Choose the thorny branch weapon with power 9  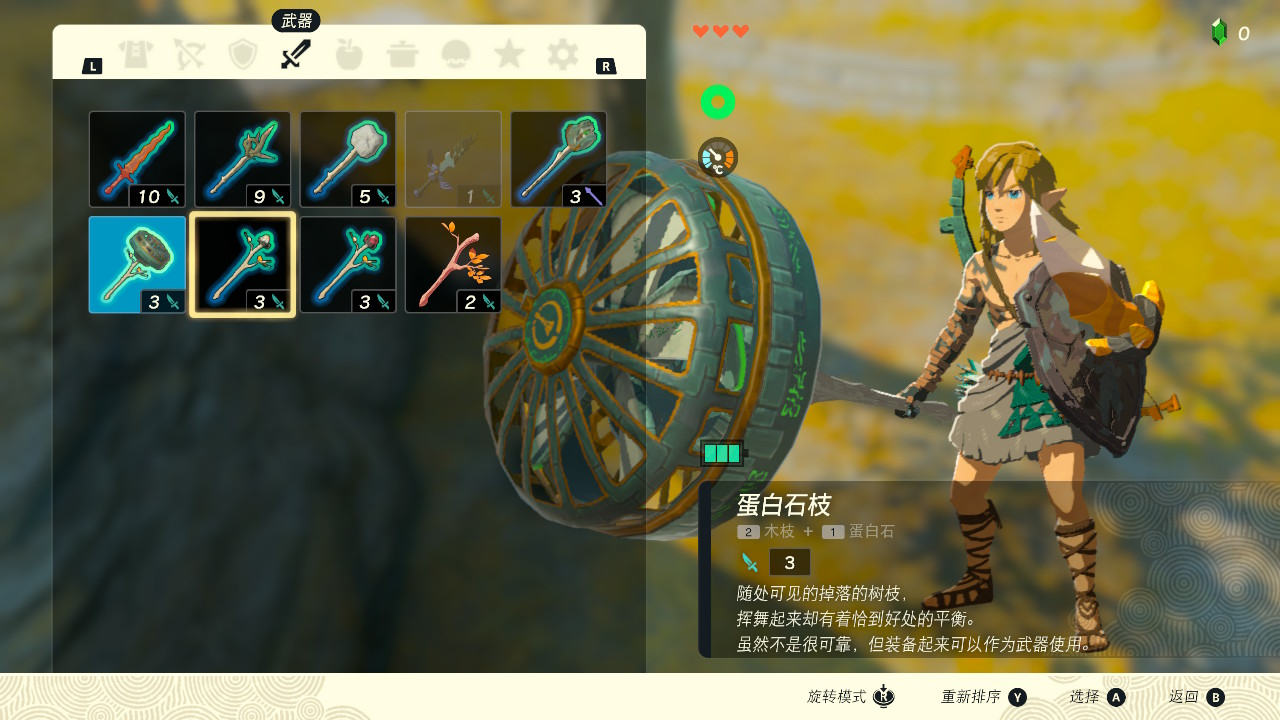242,159
